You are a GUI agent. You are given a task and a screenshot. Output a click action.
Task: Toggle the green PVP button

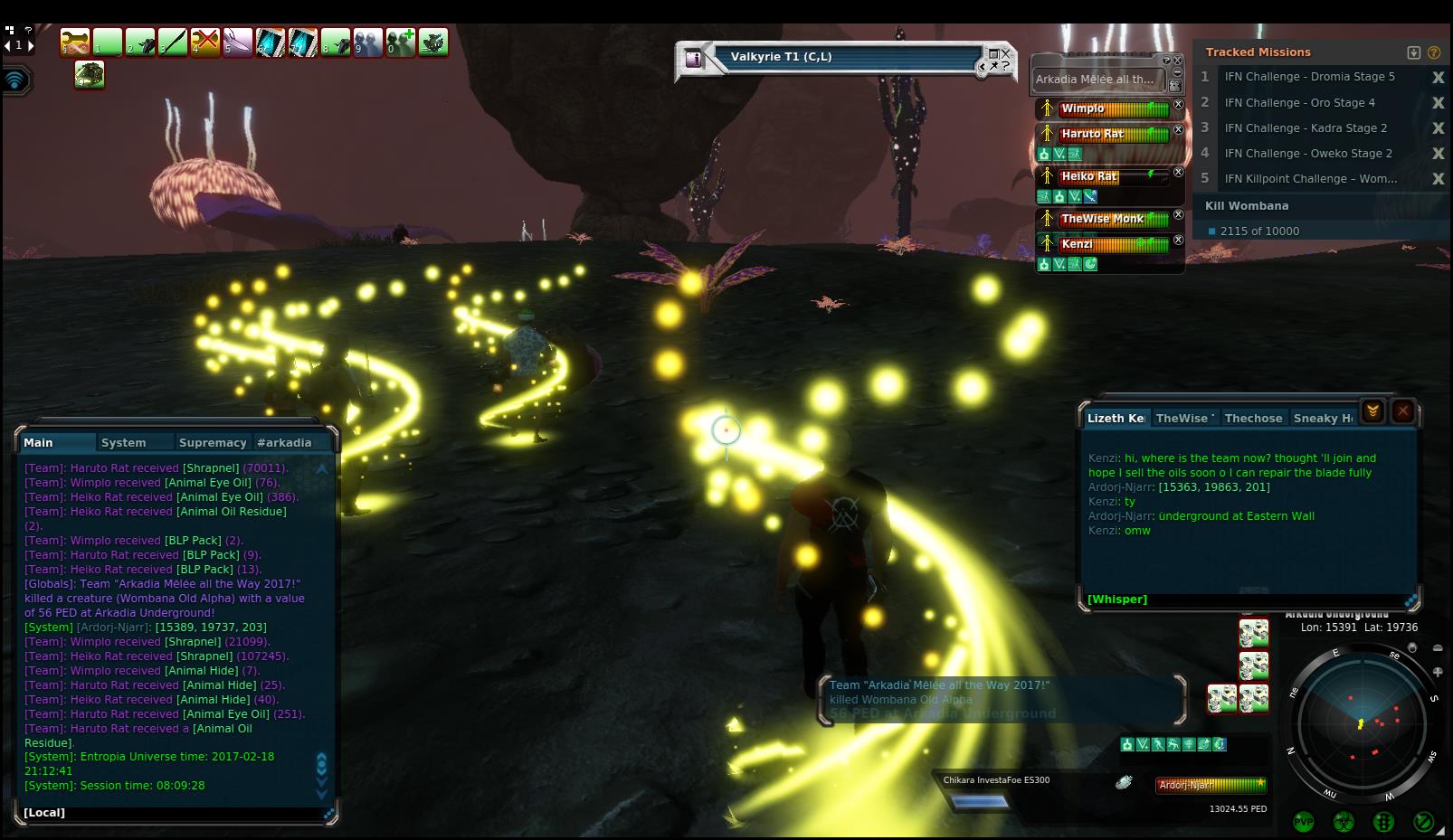click(x=1304, y=822)
